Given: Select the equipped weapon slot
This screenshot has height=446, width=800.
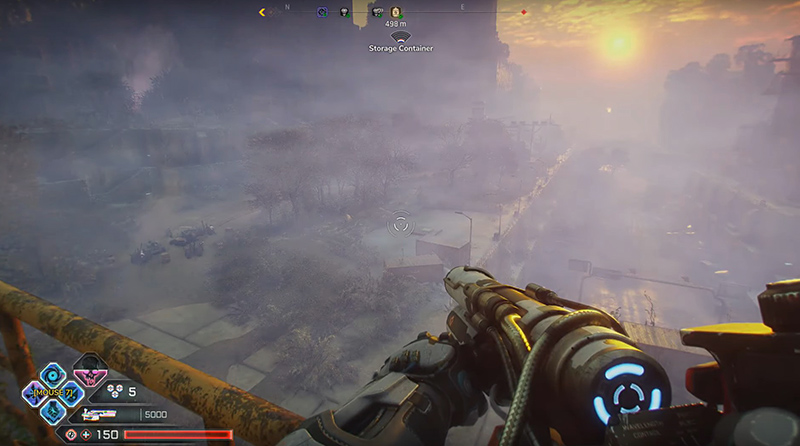Looking at the screenshot, I should 98,413.
